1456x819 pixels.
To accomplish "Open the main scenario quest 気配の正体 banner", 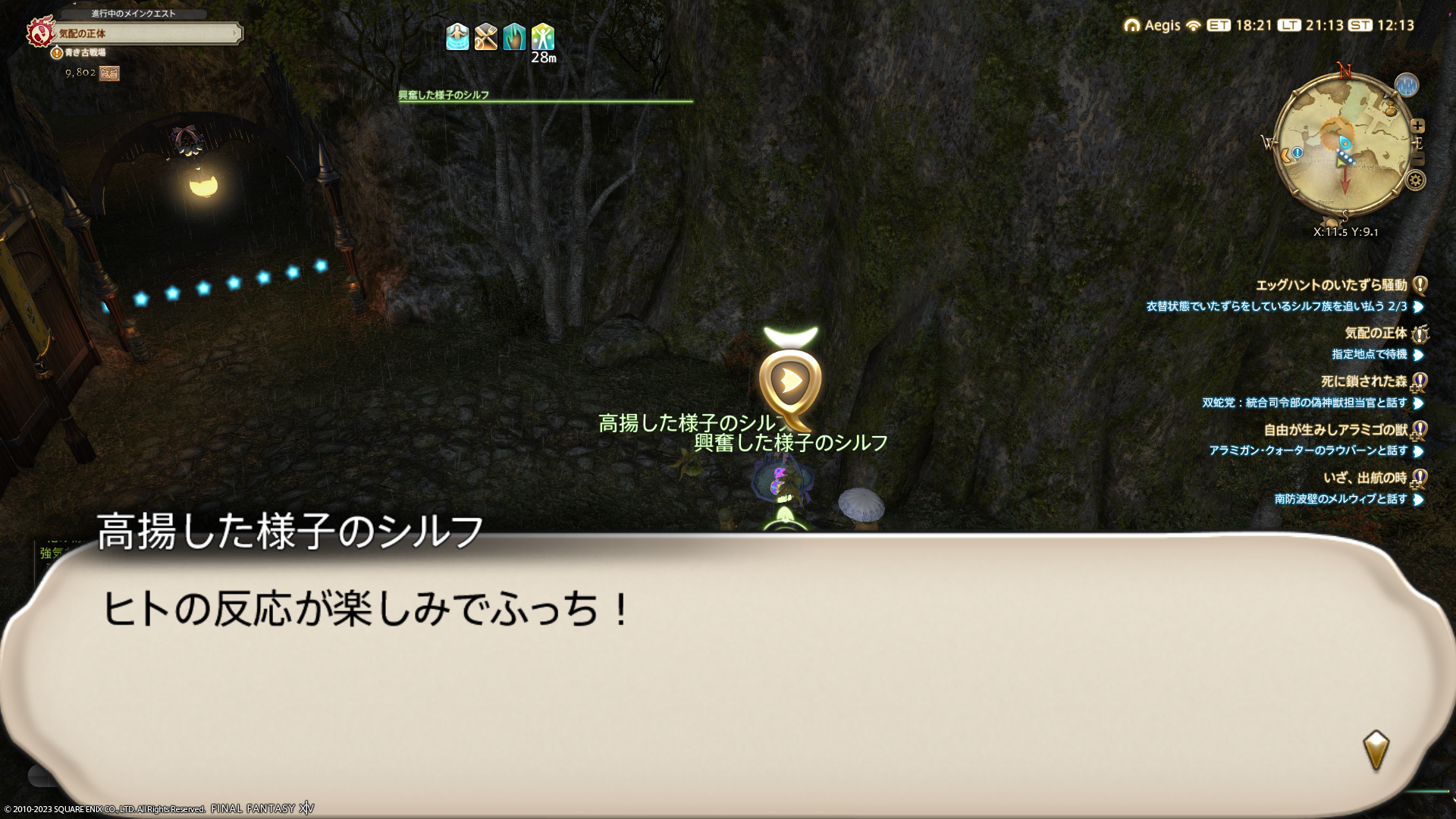I will (x=144, y=33).
